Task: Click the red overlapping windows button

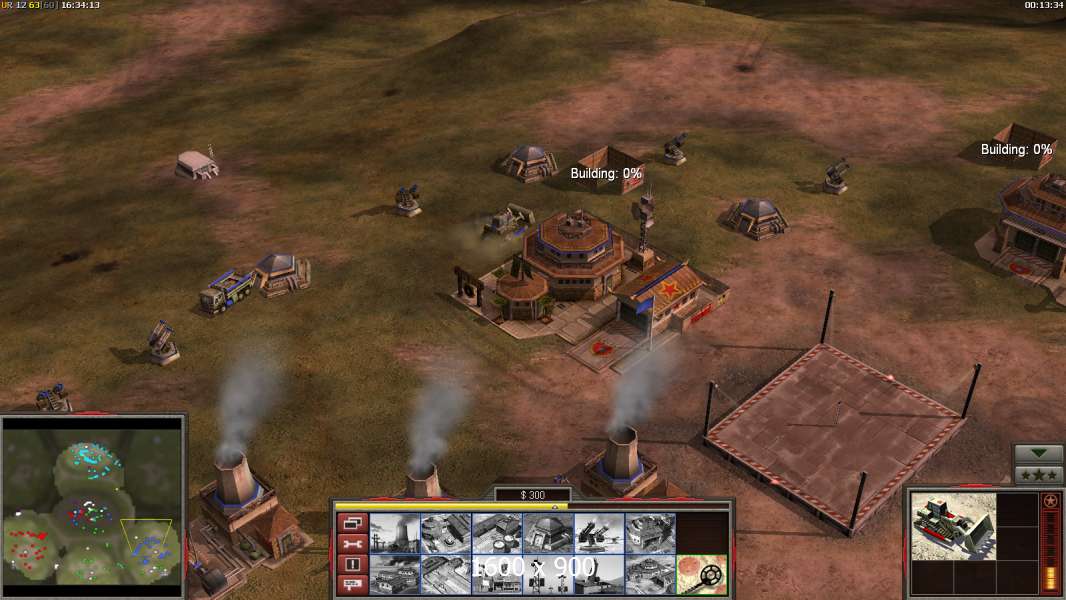Action: click(x=351, y=523)
